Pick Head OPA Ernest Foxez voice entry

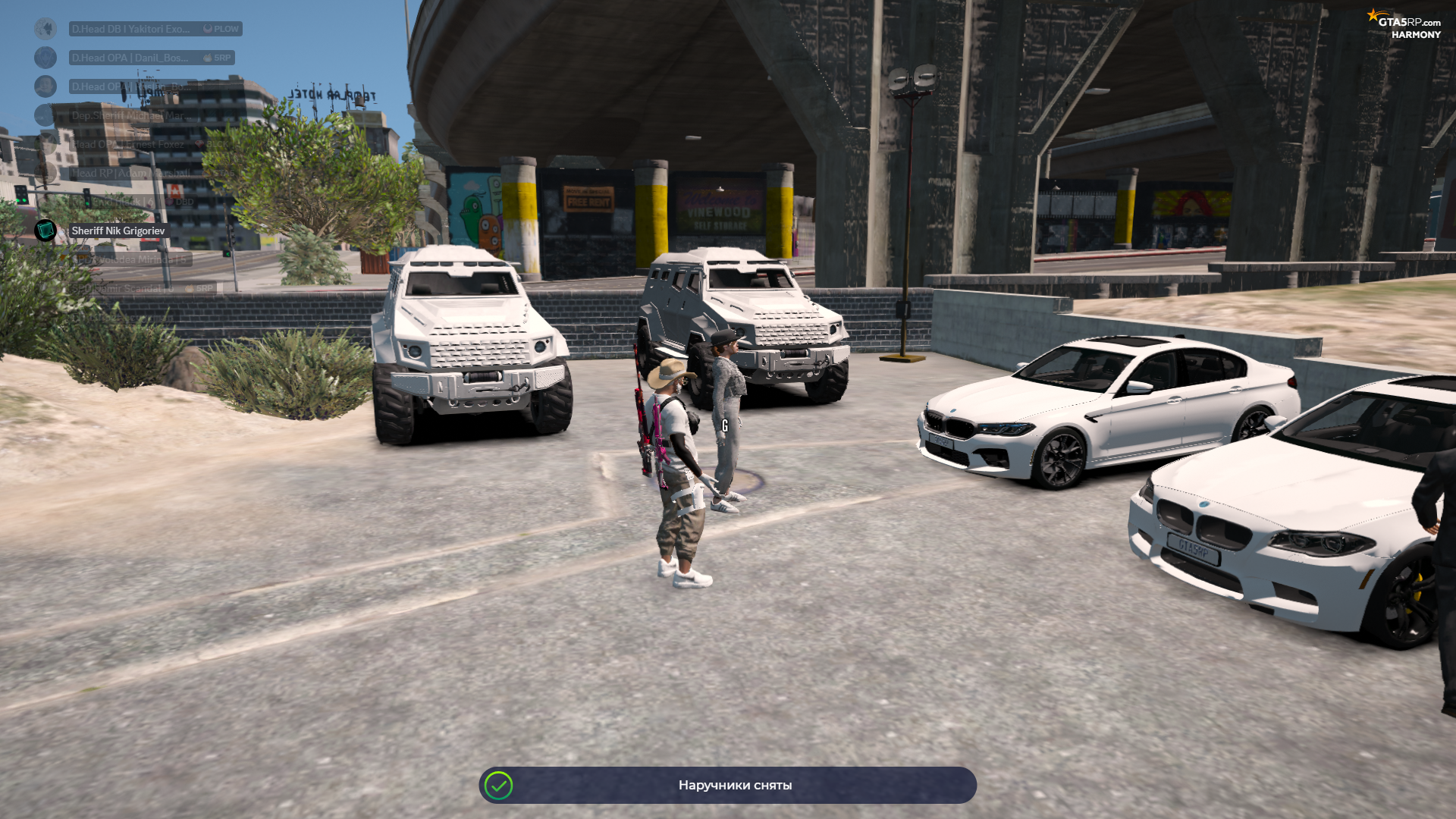129,144
